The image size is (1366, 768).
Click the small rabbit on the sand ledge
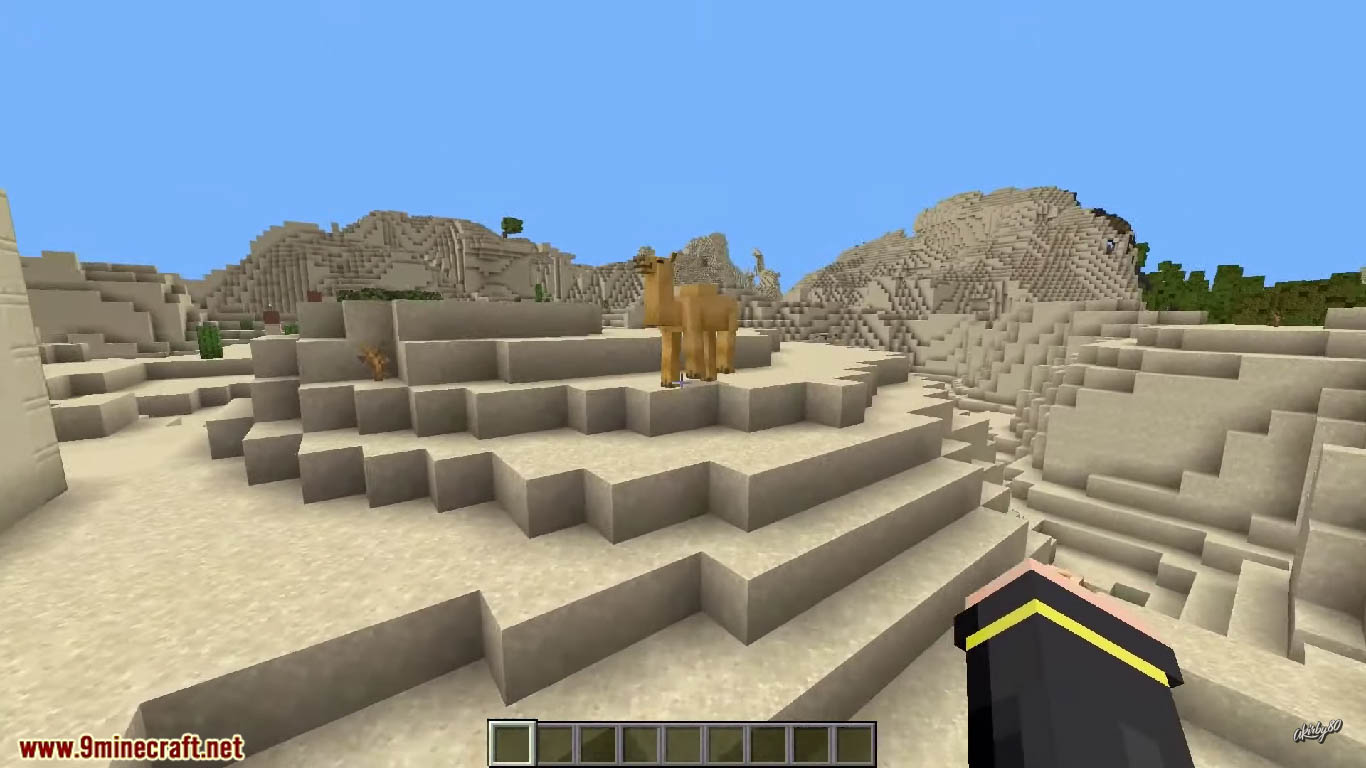374,363
